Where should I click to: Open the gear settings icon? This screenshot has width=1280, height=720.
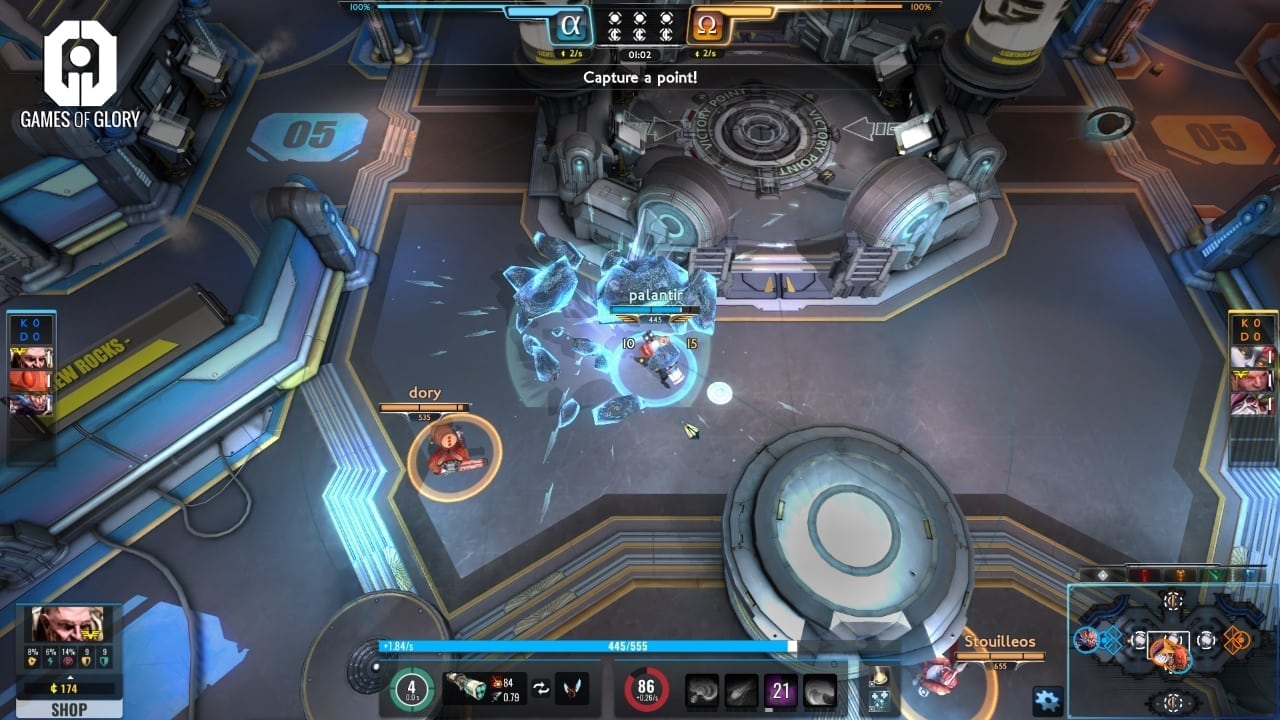pyautogui.click(x=1047, y=700)
